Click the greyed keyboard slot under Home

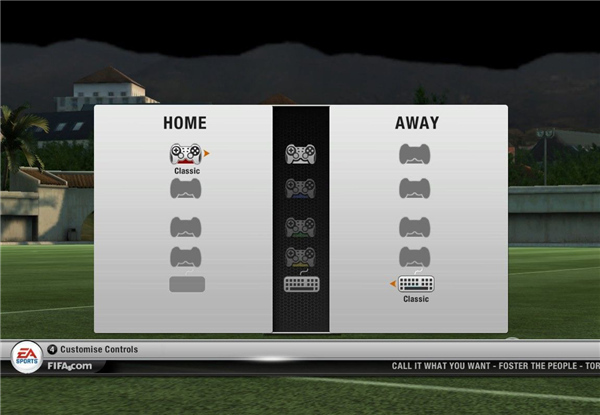[x=187, y=284]
